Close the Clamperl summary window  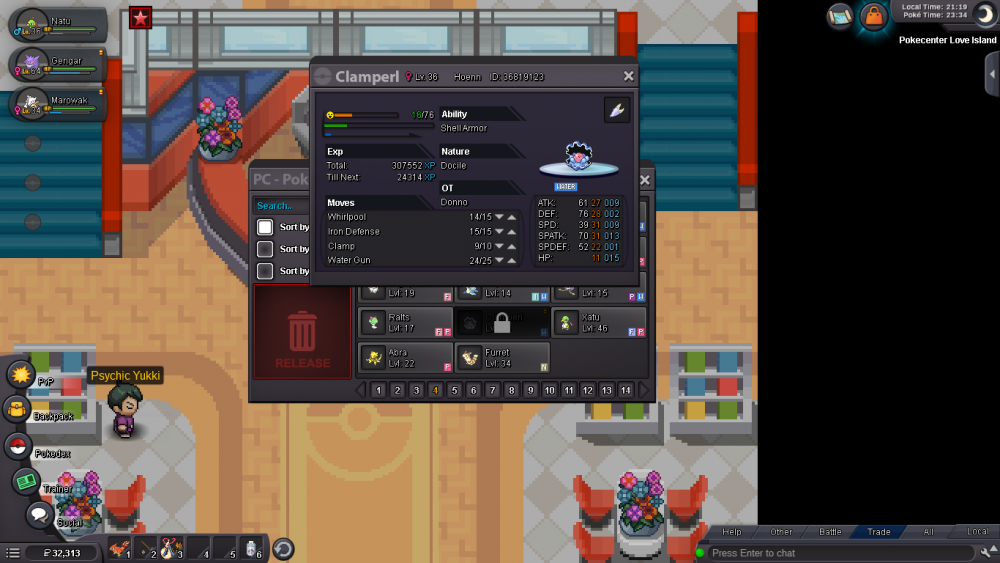(629, 76)
